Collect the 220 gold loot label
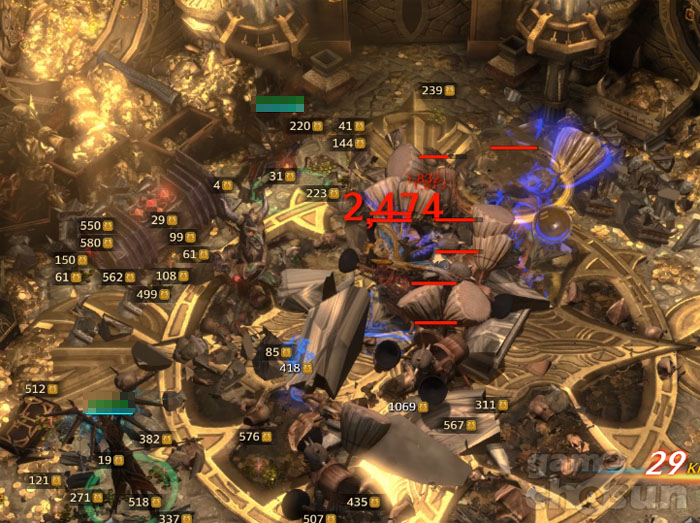Screen dimensions: 700x523 pyautogui.click(x=305, y=127)
